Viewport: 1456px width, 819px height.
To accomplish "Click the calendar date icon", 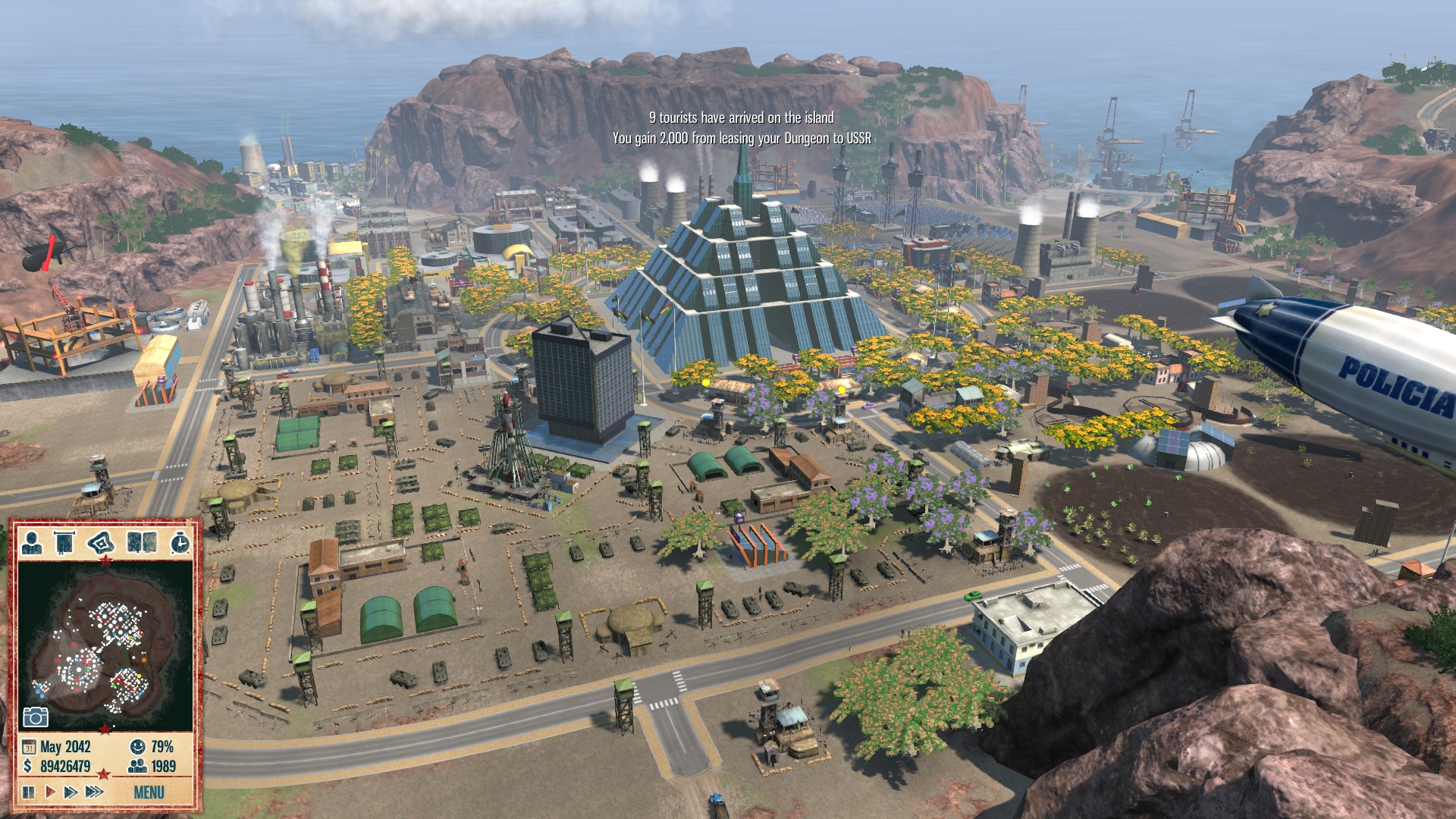I will [29, 747].
